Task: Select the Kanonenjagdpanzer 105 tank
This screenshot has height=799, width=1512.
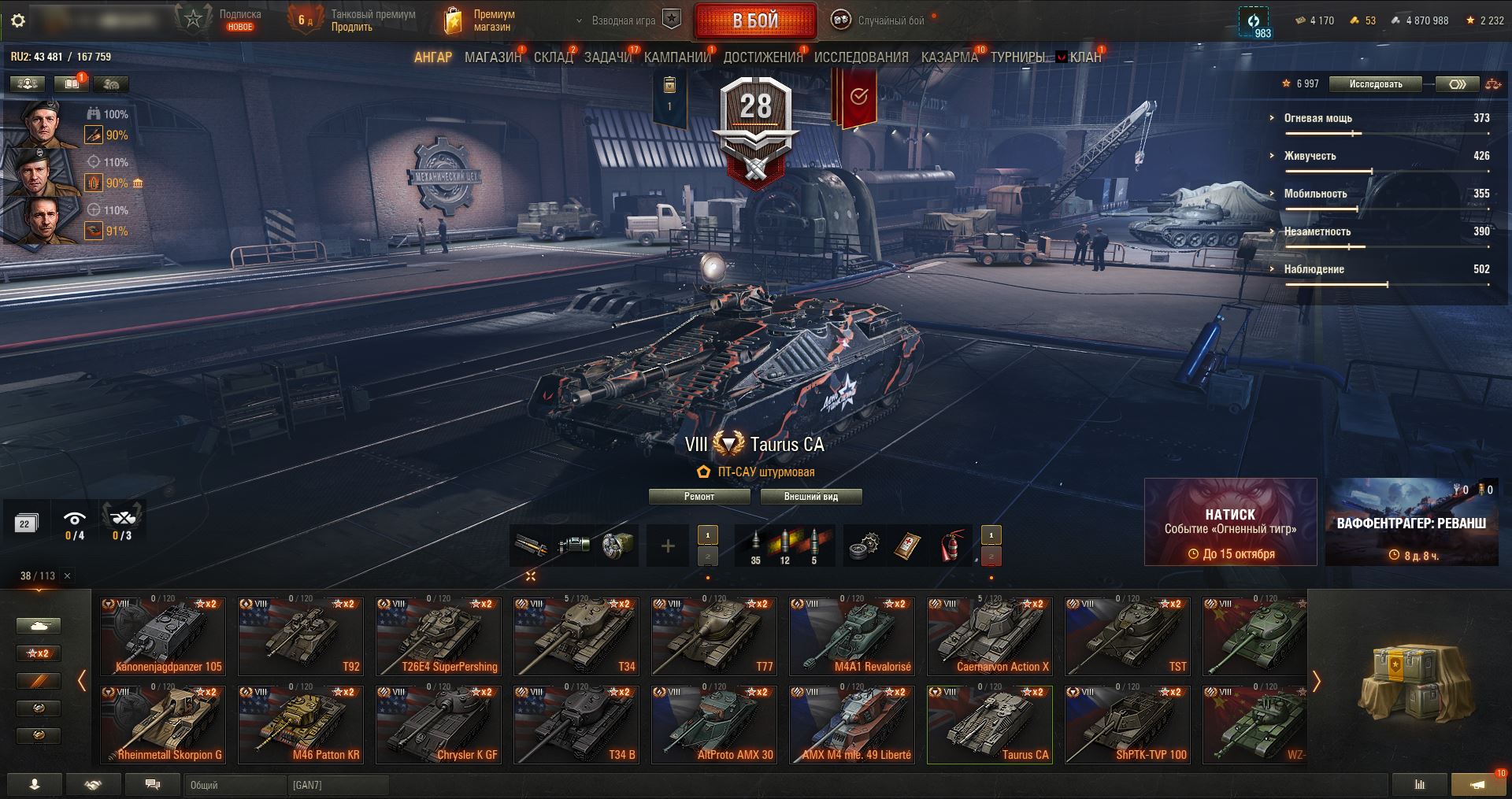Action: (164, 636)
